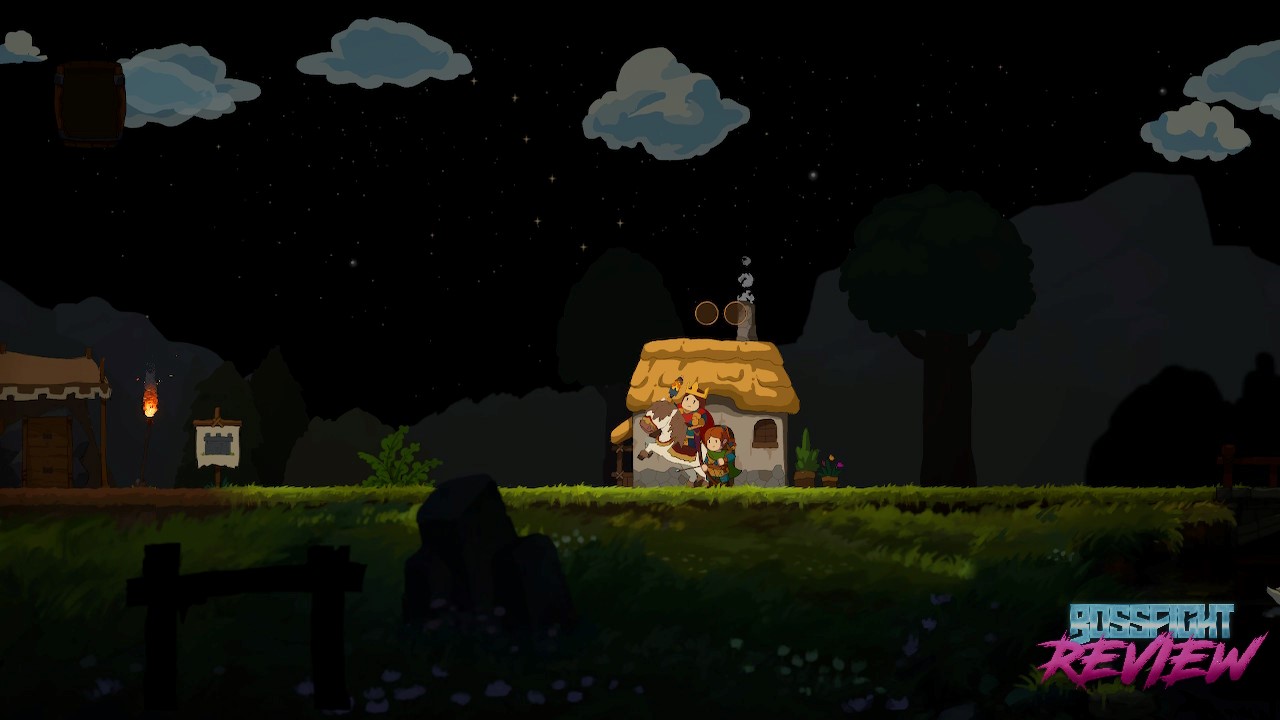
Task: Select the right empty coin slot above the cottage
Action: (x=735, y=313)
